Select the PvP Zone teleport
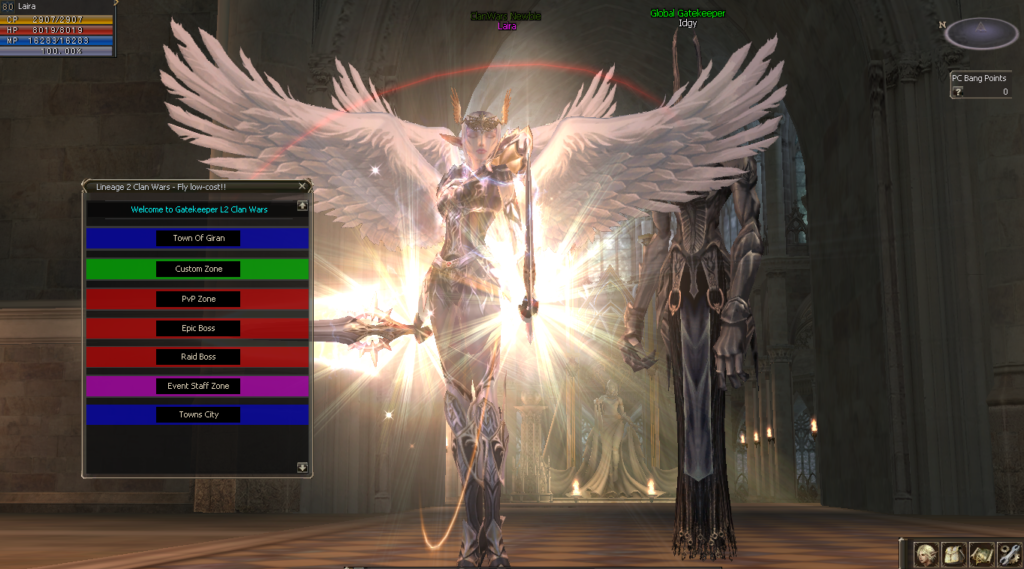Viewport: 1024px width, 569px height. point(198,299)
